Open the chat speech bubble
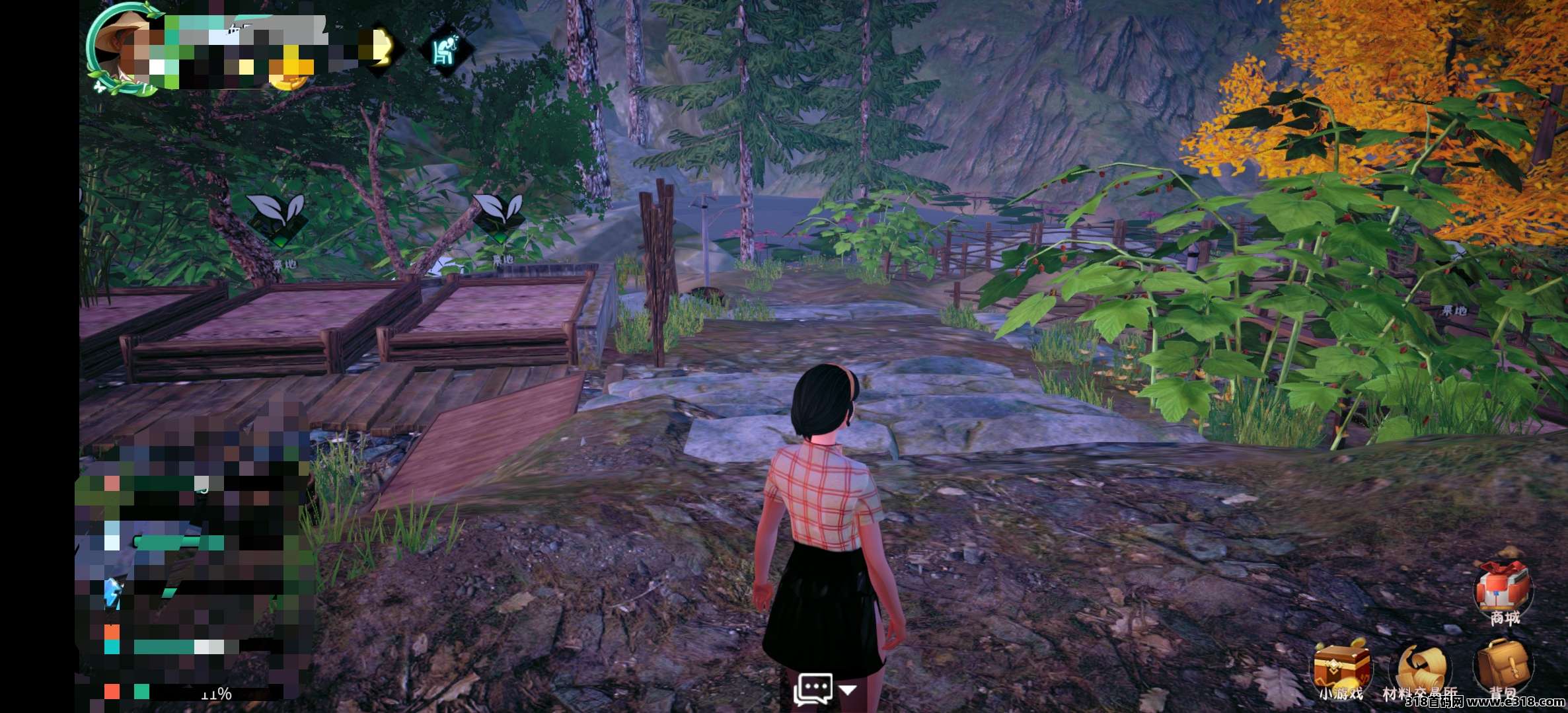1568x713 pixels. [x=813, y=689]
